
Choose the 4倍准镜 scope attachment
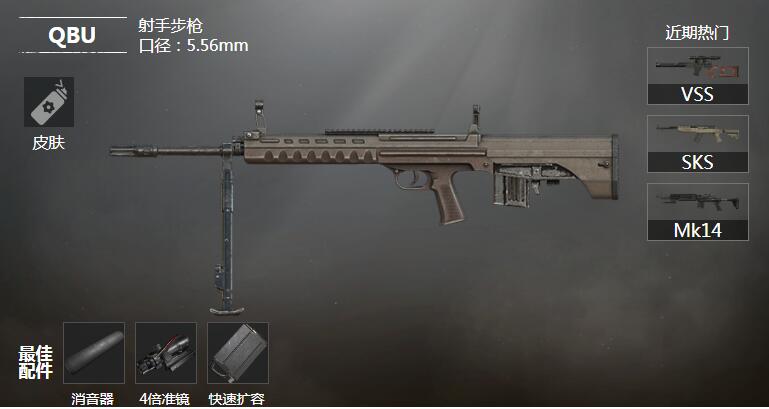click(x=166, y=352)
